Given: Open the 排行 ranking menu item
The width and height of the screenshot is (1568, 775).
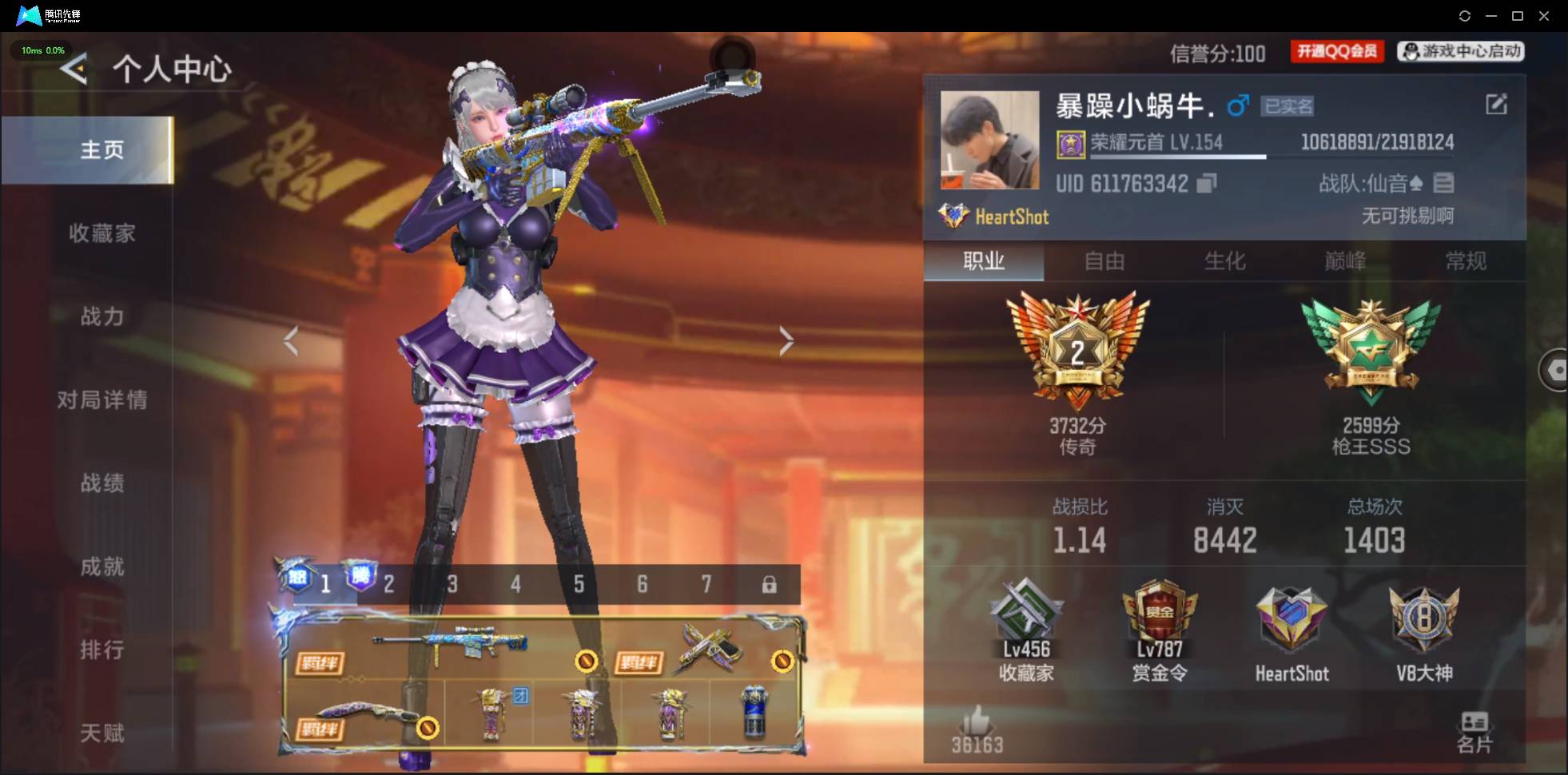Looking at the screenshot, I should 102,650.
